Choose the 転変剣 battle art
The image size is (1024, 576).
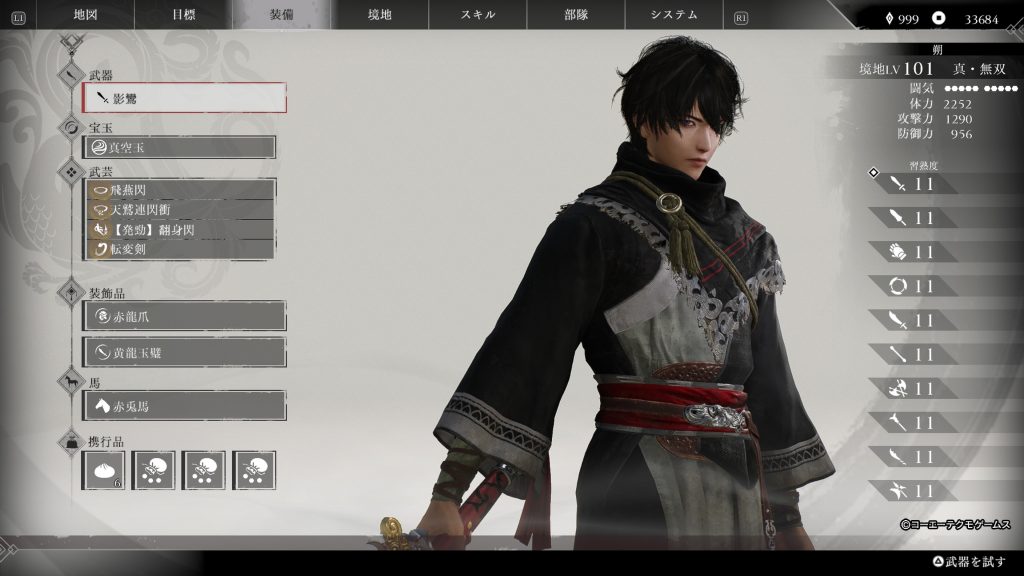180,249
